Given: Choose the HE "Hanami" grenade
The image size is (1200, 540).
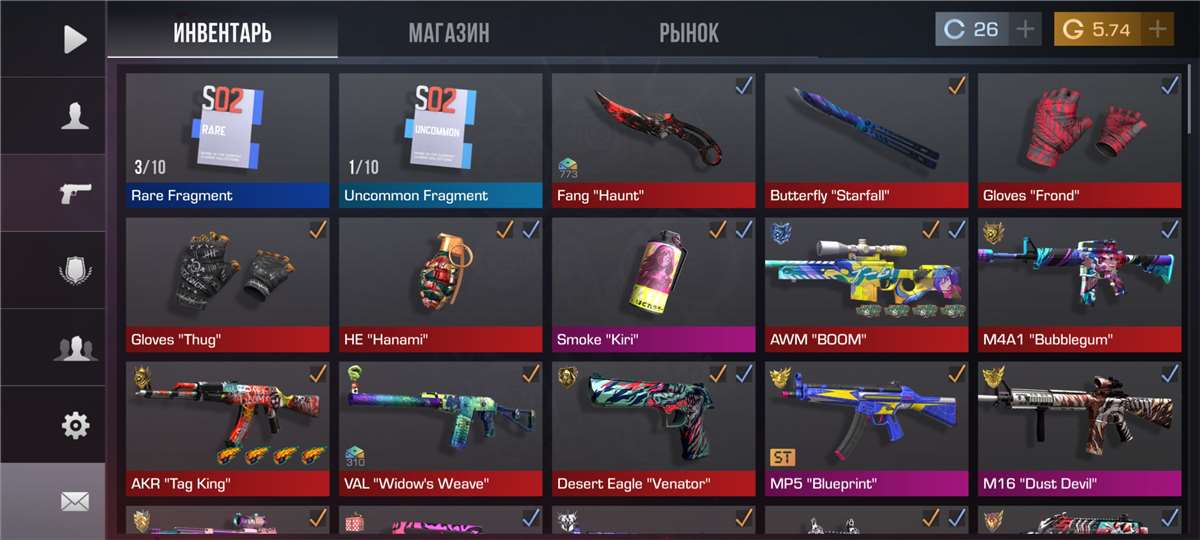Looking at the screenshot, I should [x=440, y=284].
